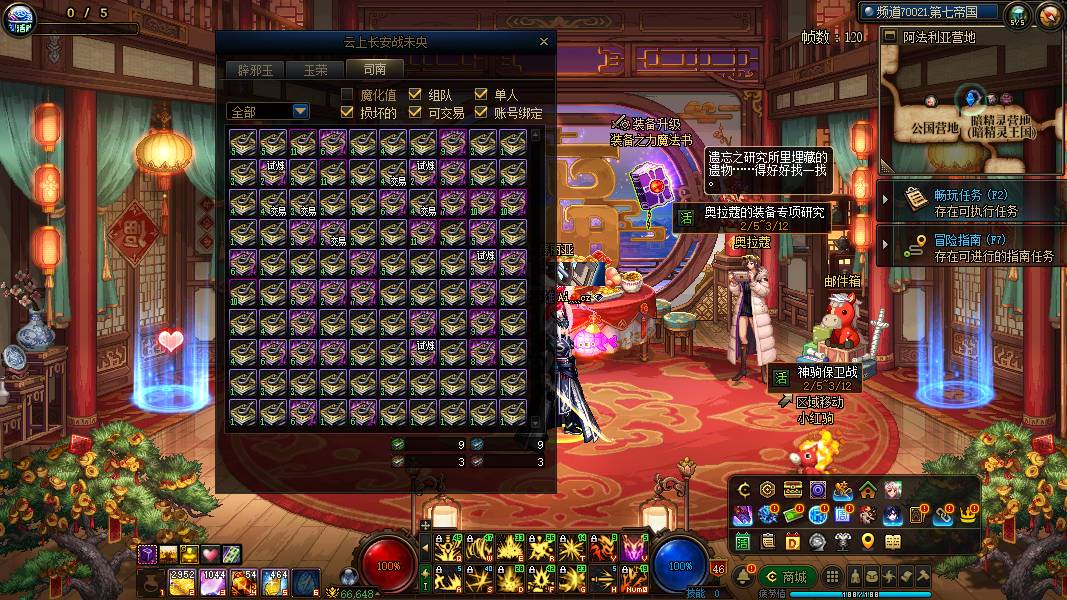Select the 司南 tab
Image resolution: width=1067 pixels, height=600 pixels.
[375, 70]
